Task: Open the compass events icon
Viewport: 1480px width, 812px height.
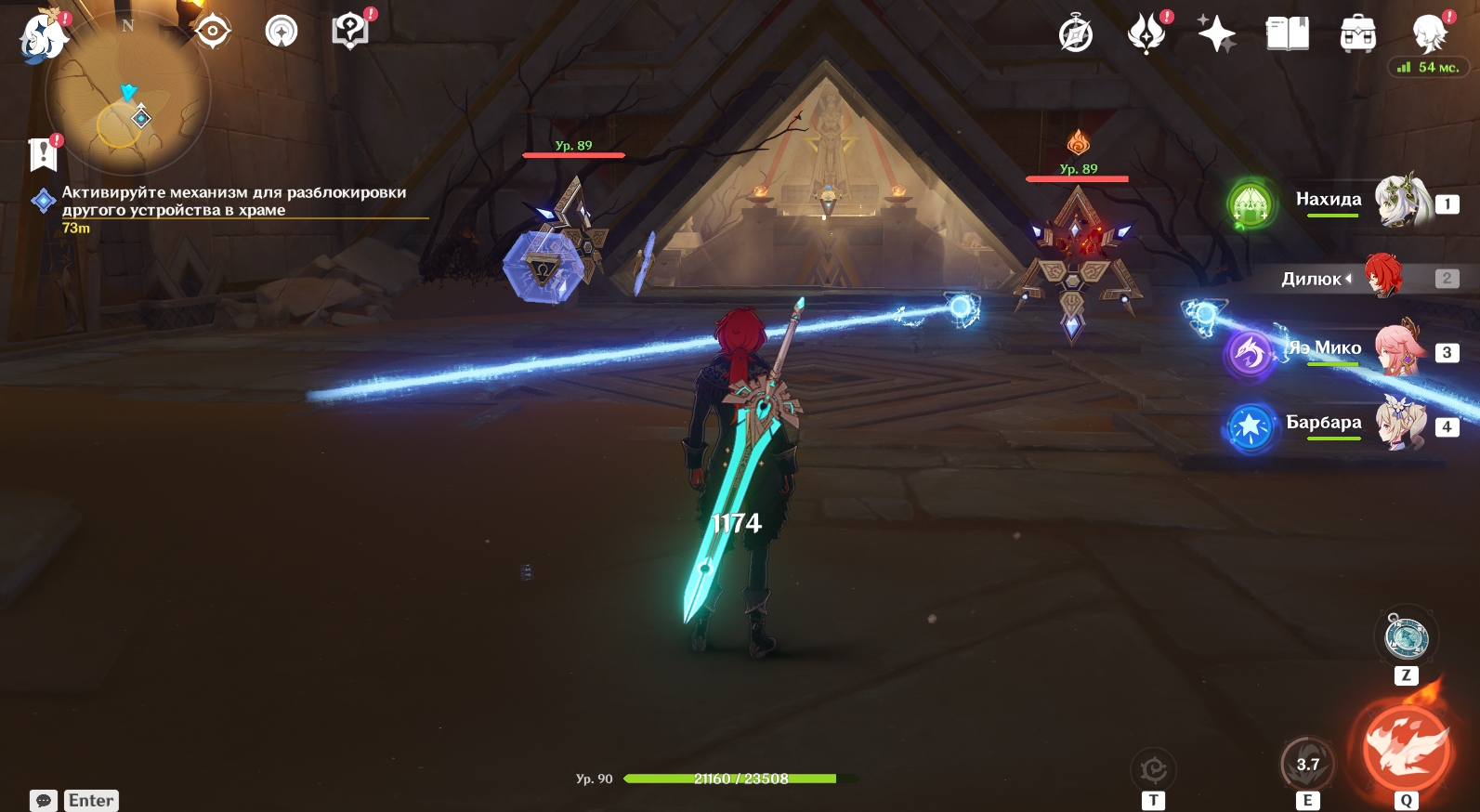Action: [x=1076, y=34]
